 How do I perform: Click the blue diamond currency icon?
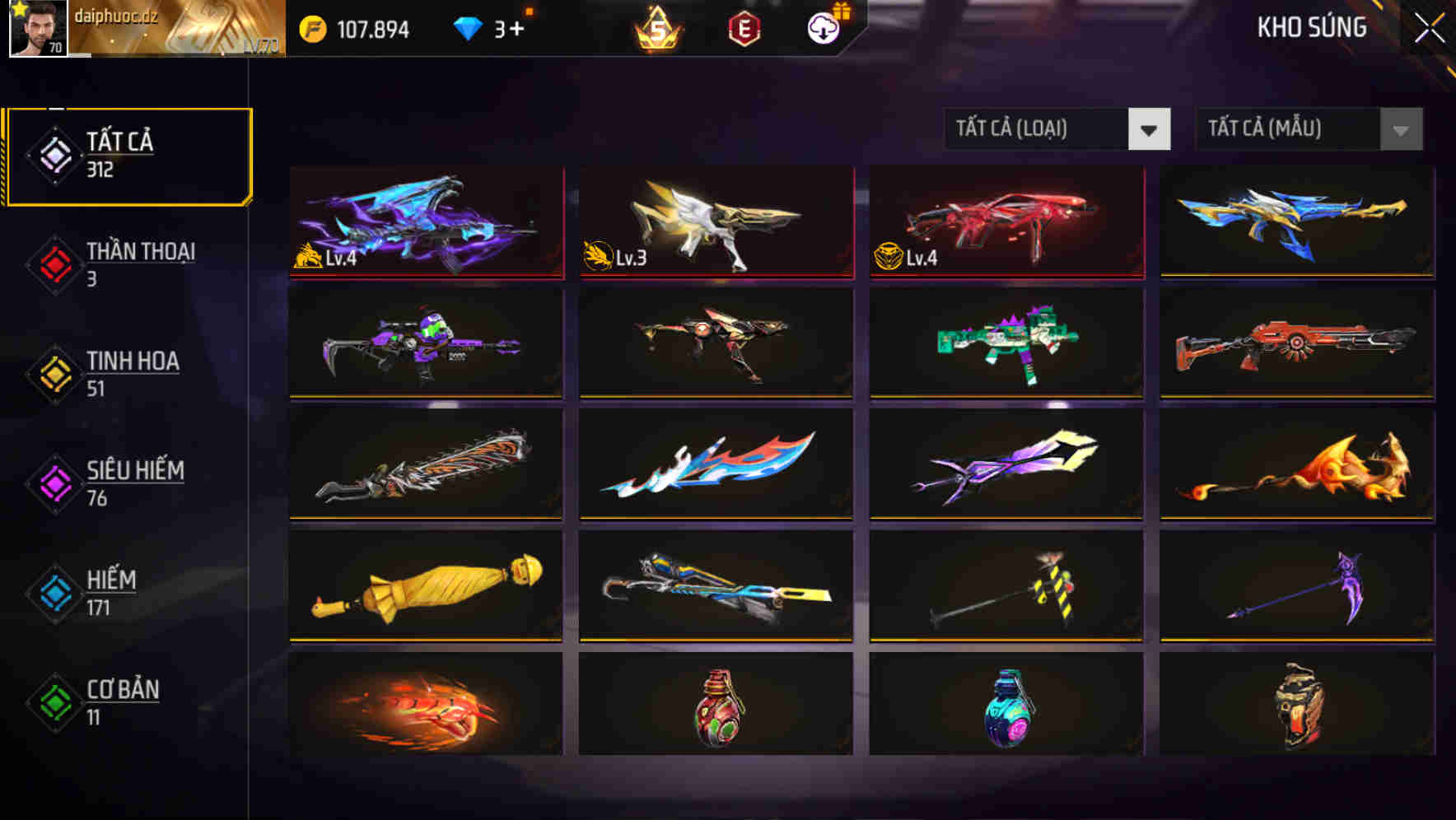(467, 27)
